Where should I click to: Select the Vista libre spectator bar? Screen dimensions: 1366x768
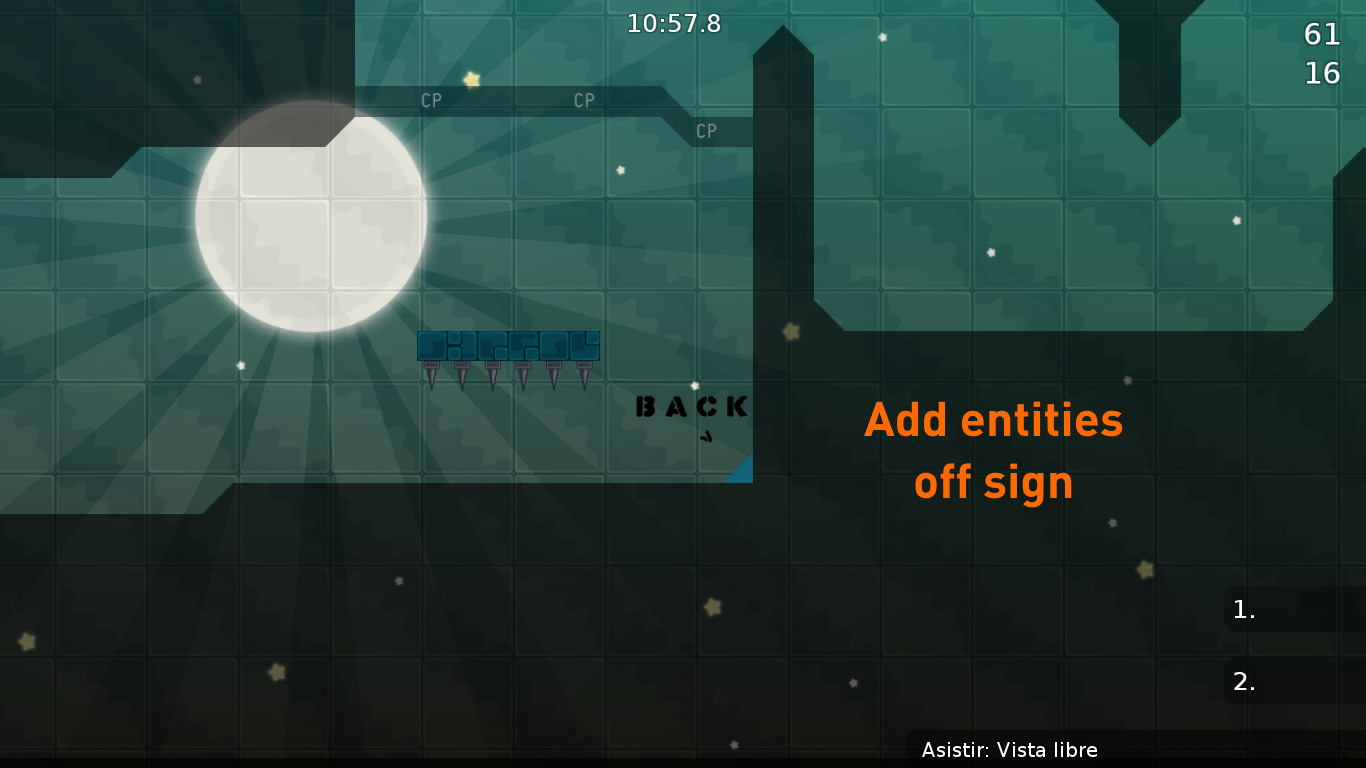[1011, 750]
